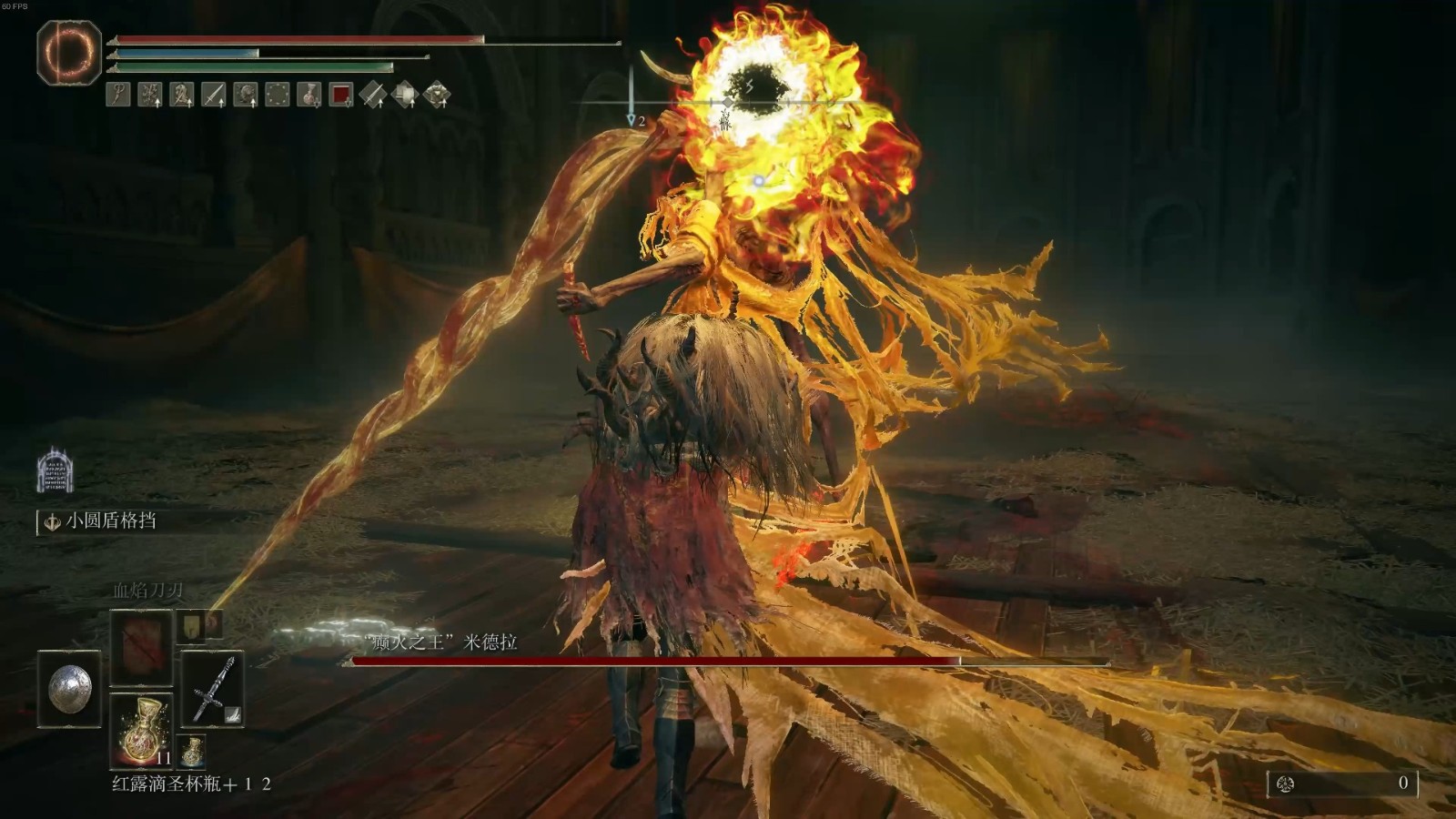Viewport: 1456px width, 819px height.
Task: Click the flask debuff status icon
Action: (x=309, y=94)
